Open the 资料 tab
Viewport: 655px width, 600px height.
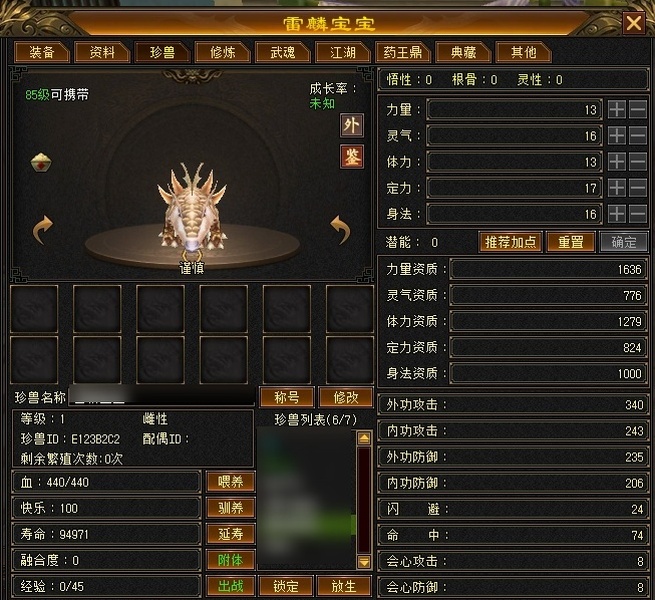pos(102,52)
